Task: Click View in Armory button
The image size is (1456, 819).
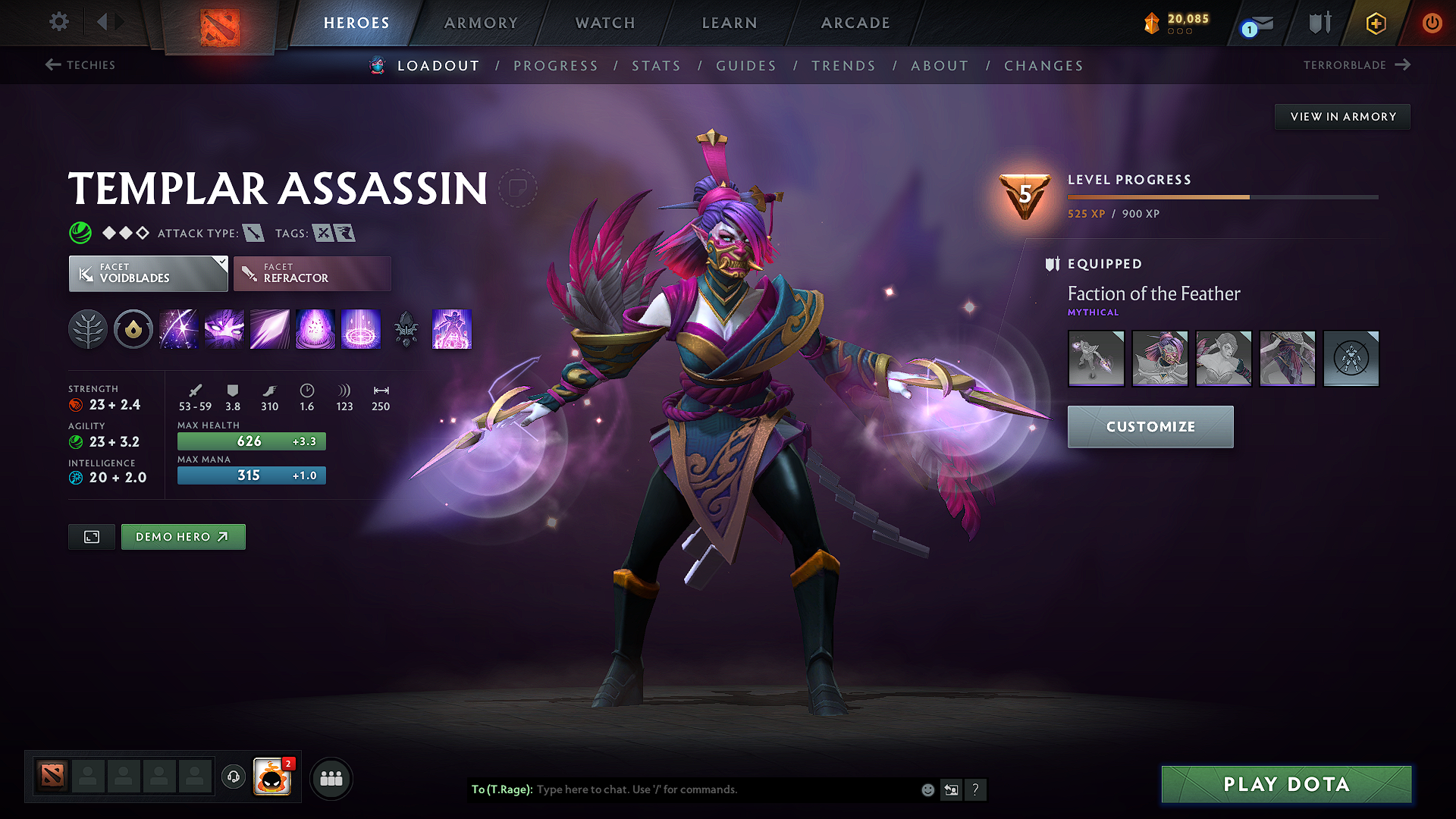Action: (1342, 117)
